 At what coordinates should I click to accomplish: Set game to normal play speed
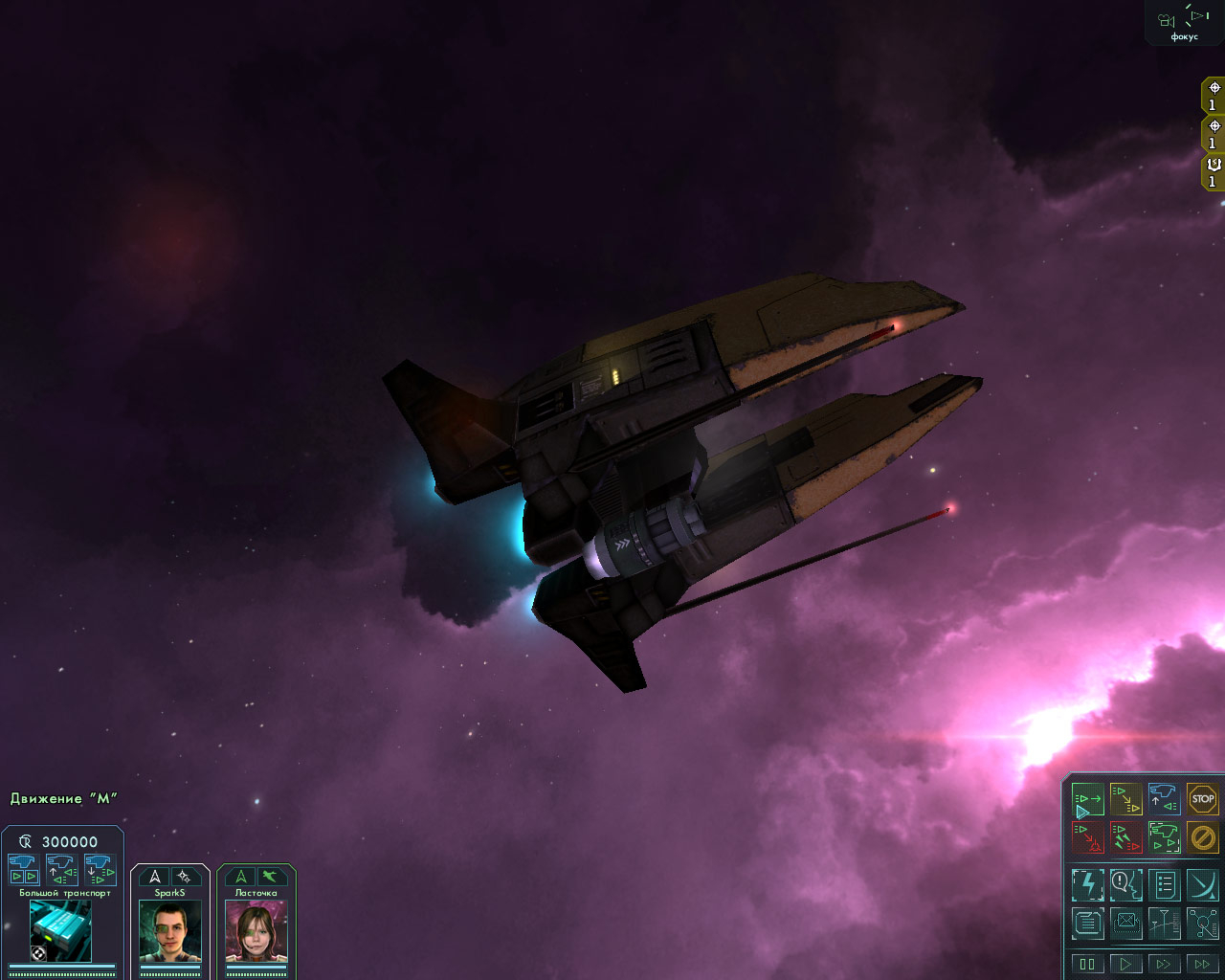(1125, 964)
